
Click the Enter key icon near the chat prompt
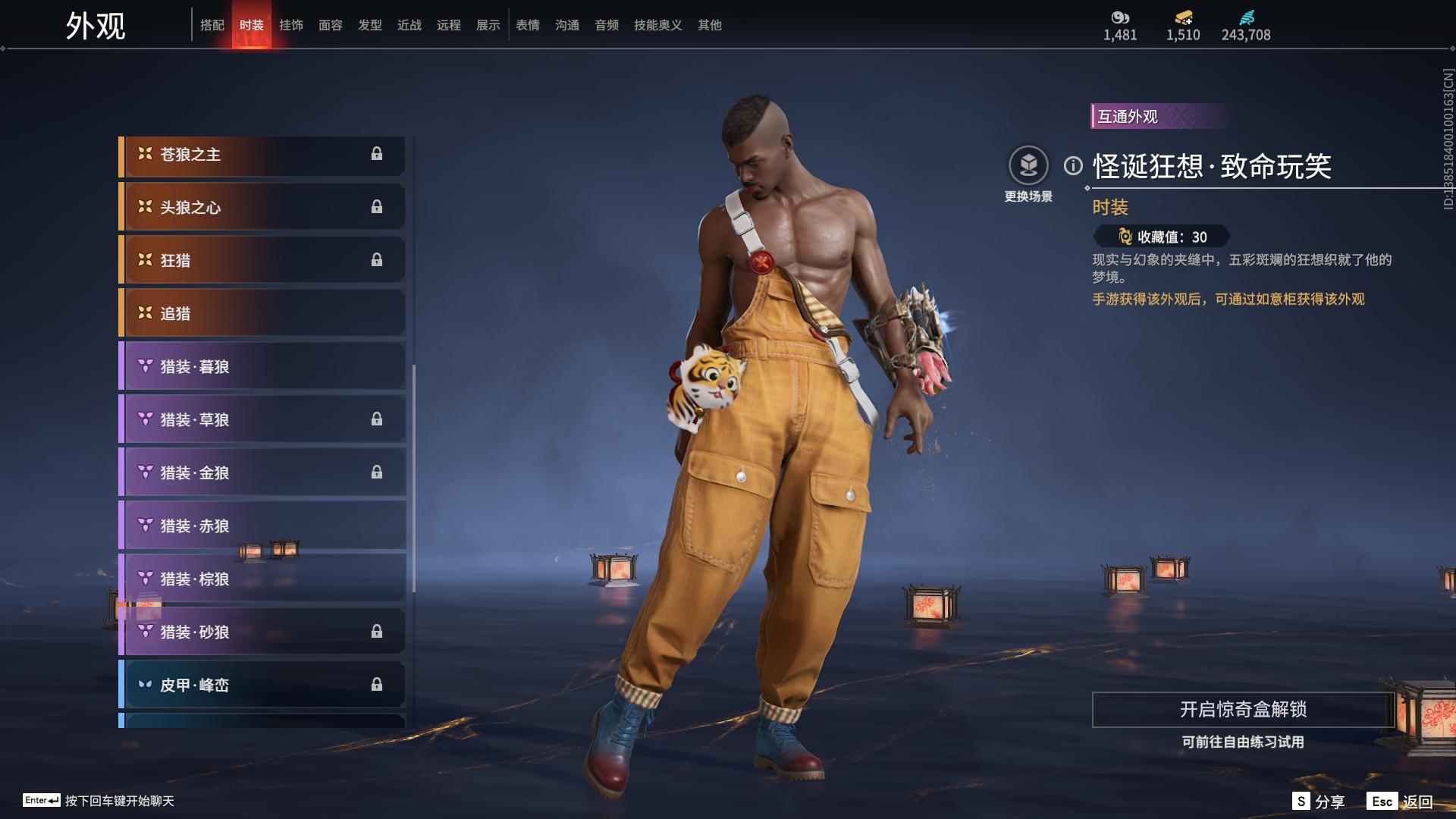[x=42, y=800]
